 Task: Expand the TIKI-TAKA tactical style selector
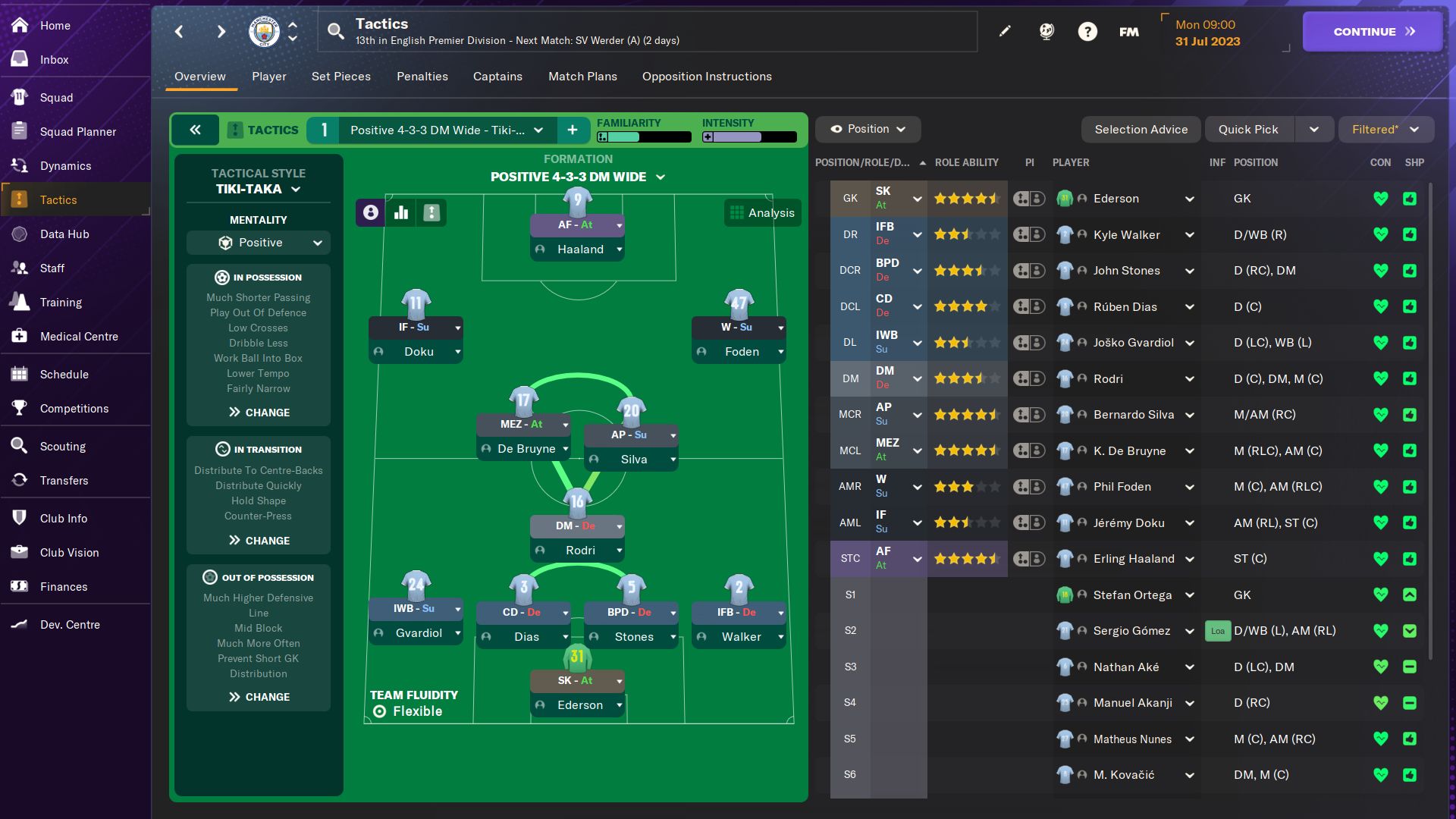258,189
